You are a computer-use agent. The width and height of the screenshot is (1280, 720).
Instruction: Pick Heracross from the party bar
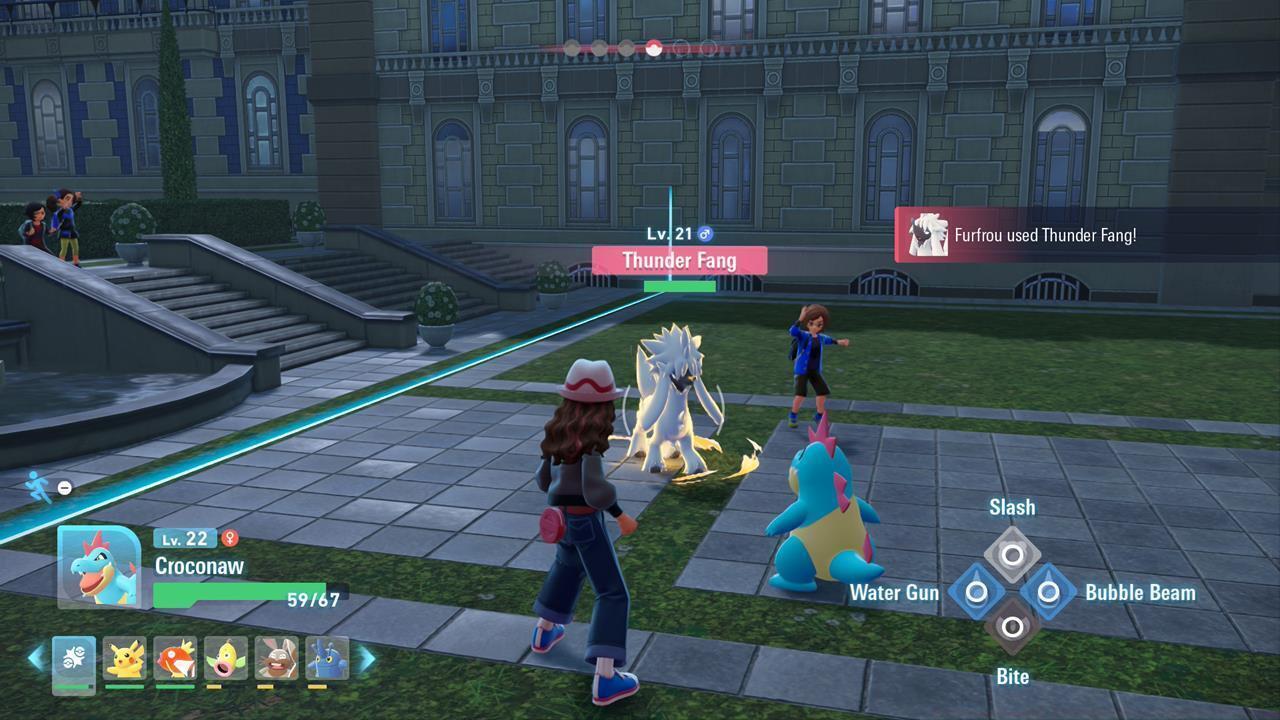(327, 658)
